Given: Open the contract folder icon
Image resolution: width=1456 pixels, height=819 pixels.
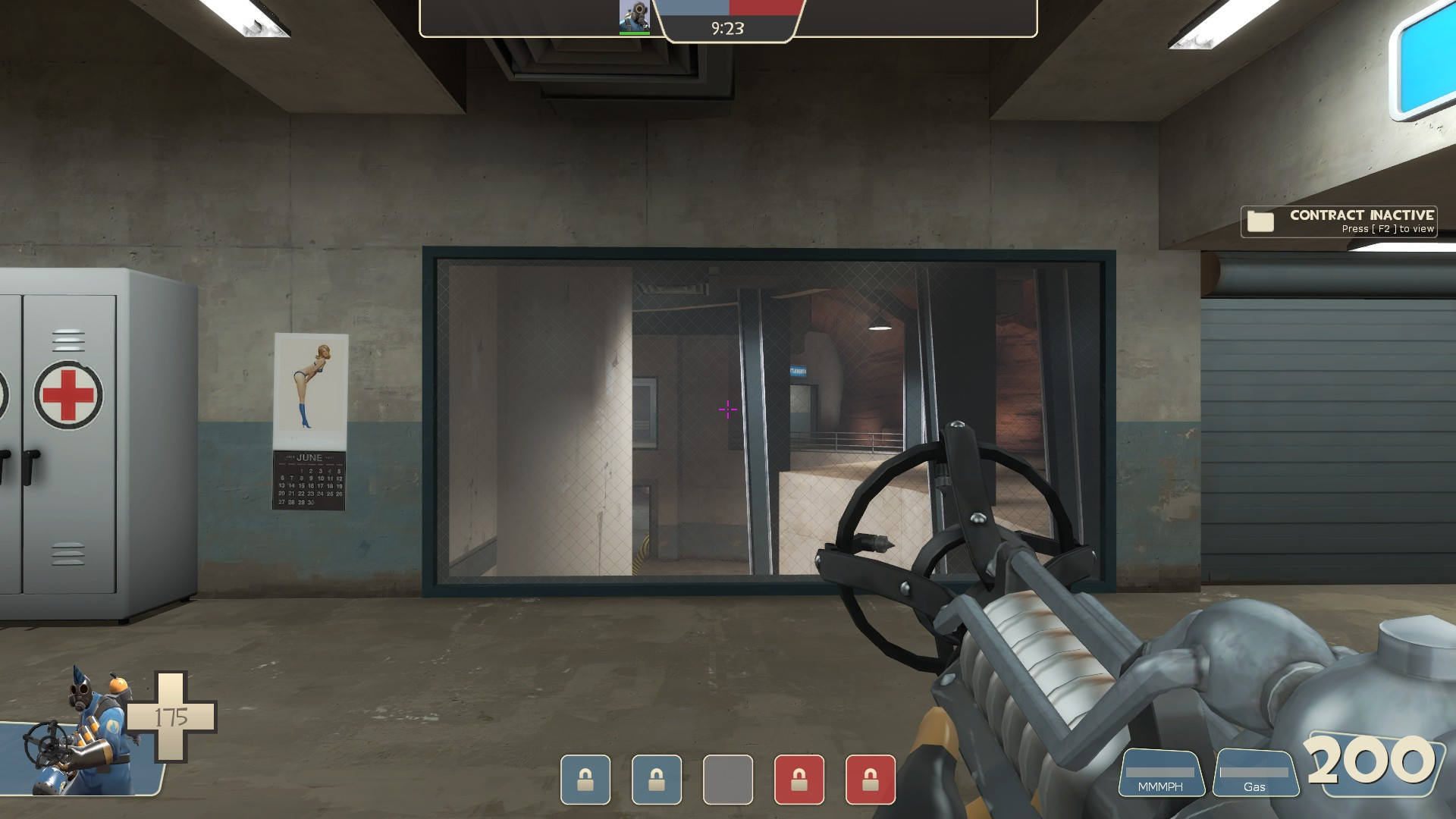Looking at the screenshot, I should click(1259, 221).
